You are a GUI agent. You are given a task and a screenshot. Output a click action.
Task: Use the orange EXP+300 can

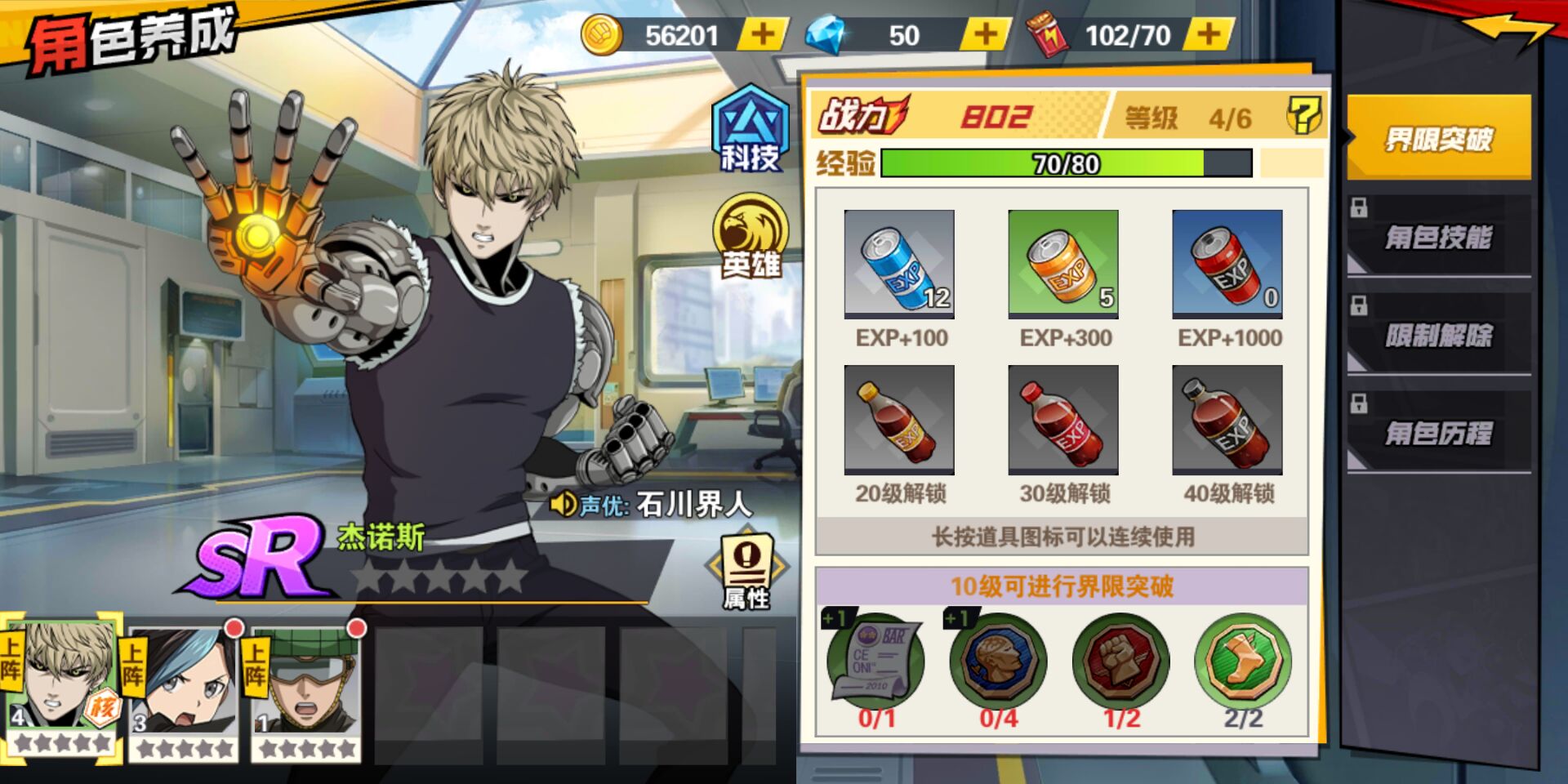[x=1063, y=264]
